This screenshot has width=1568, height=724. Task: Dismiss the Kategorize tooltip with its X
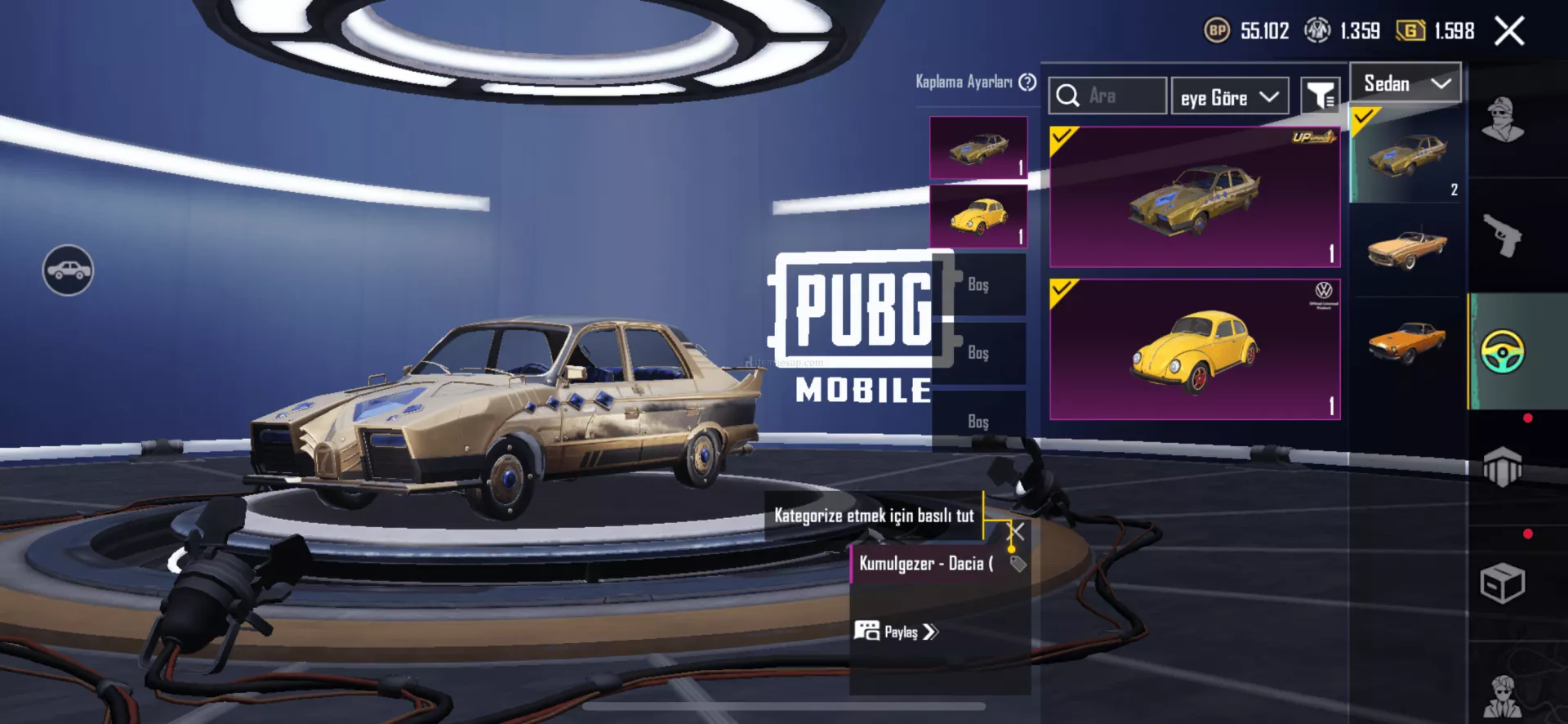pyautogui.click(x=1018, y=532)
